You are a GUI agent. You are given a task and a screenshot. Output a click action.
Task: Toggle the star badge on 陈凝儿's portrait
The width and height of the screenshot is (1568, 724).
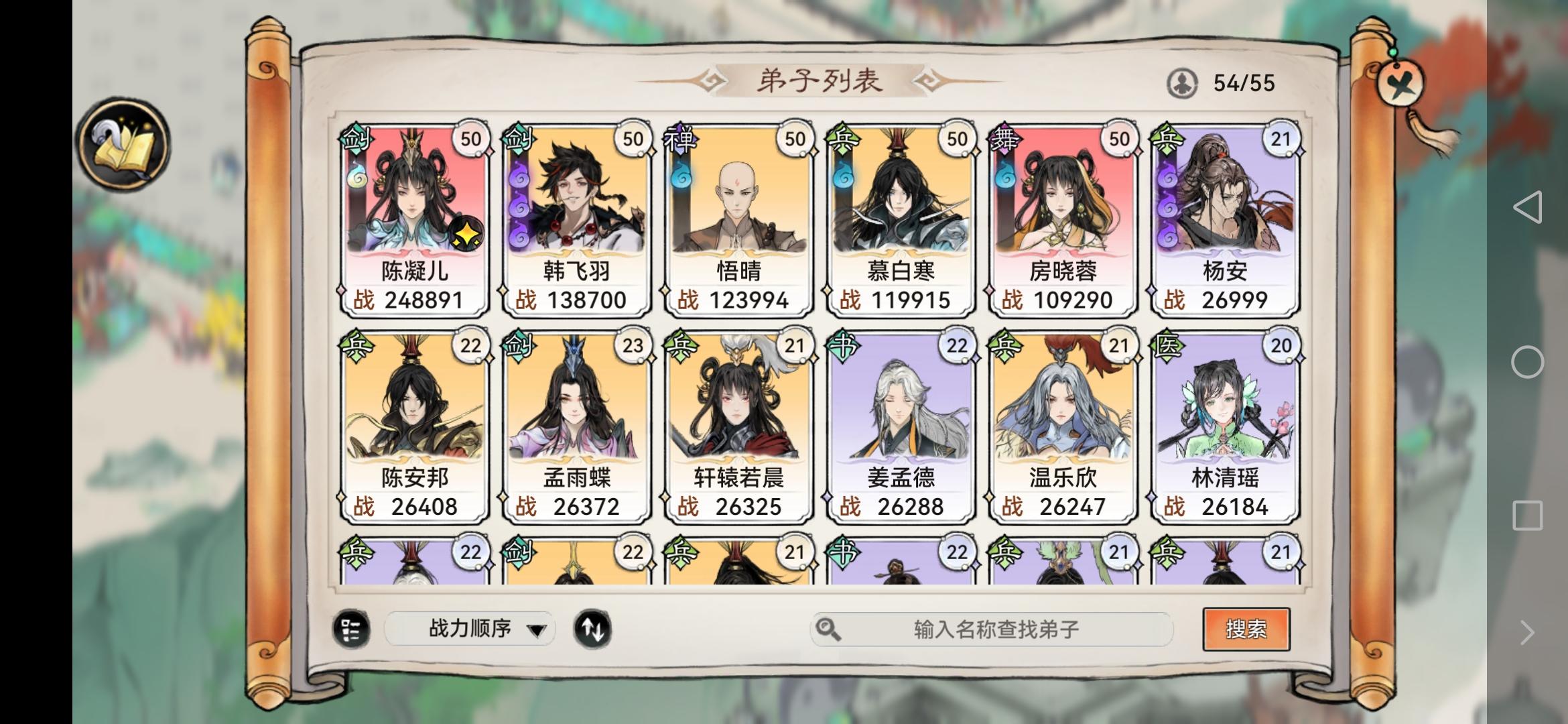[467, 234]
